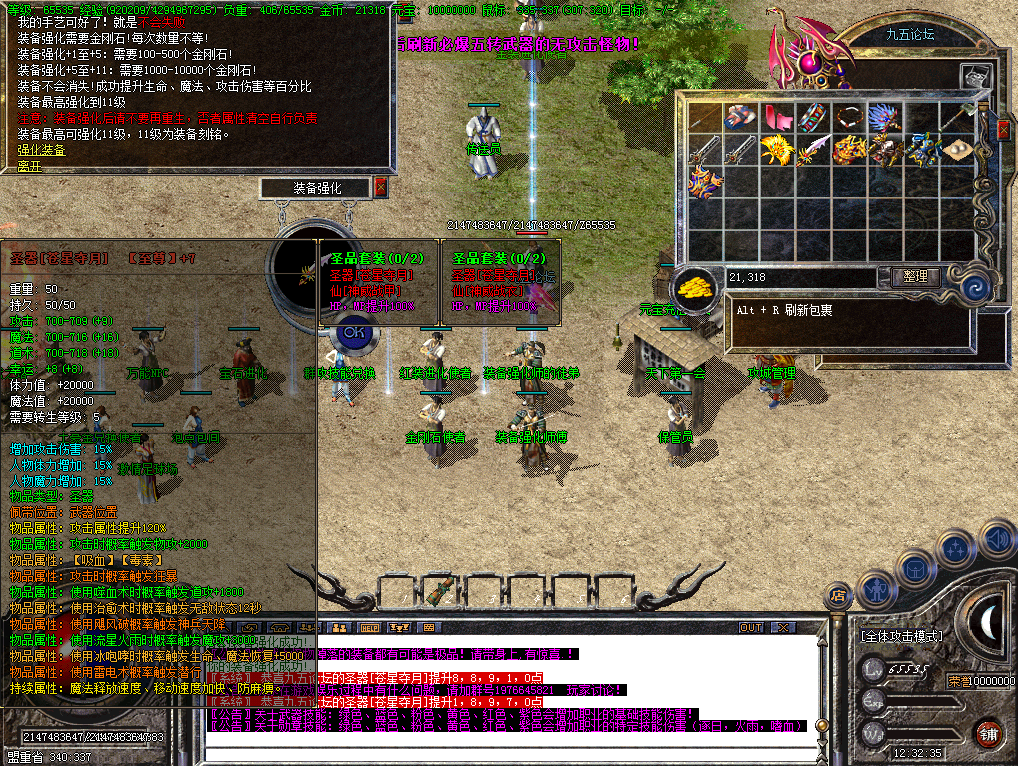1018x766 pixels.
Task: Click the blue swirl orb in the bag
Action: 975,288
